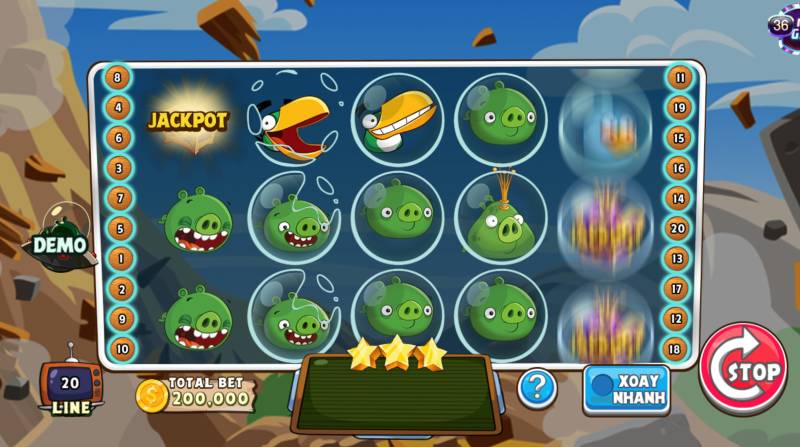Screen dimensions: 800x447
Task: Open the purple badge in top corner
Action: click(785, 25)
